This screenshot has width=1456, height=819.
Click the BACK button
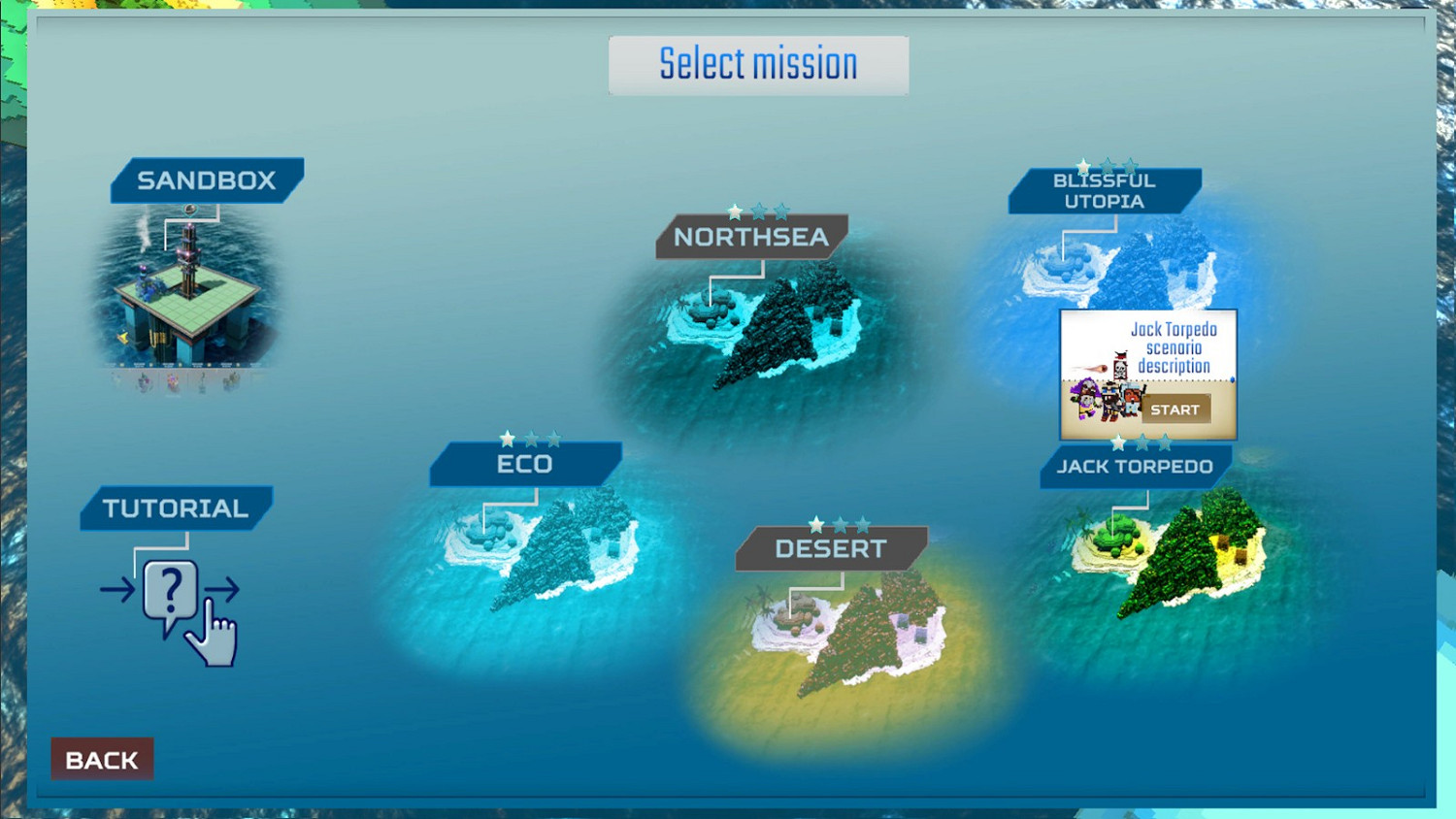101,760
